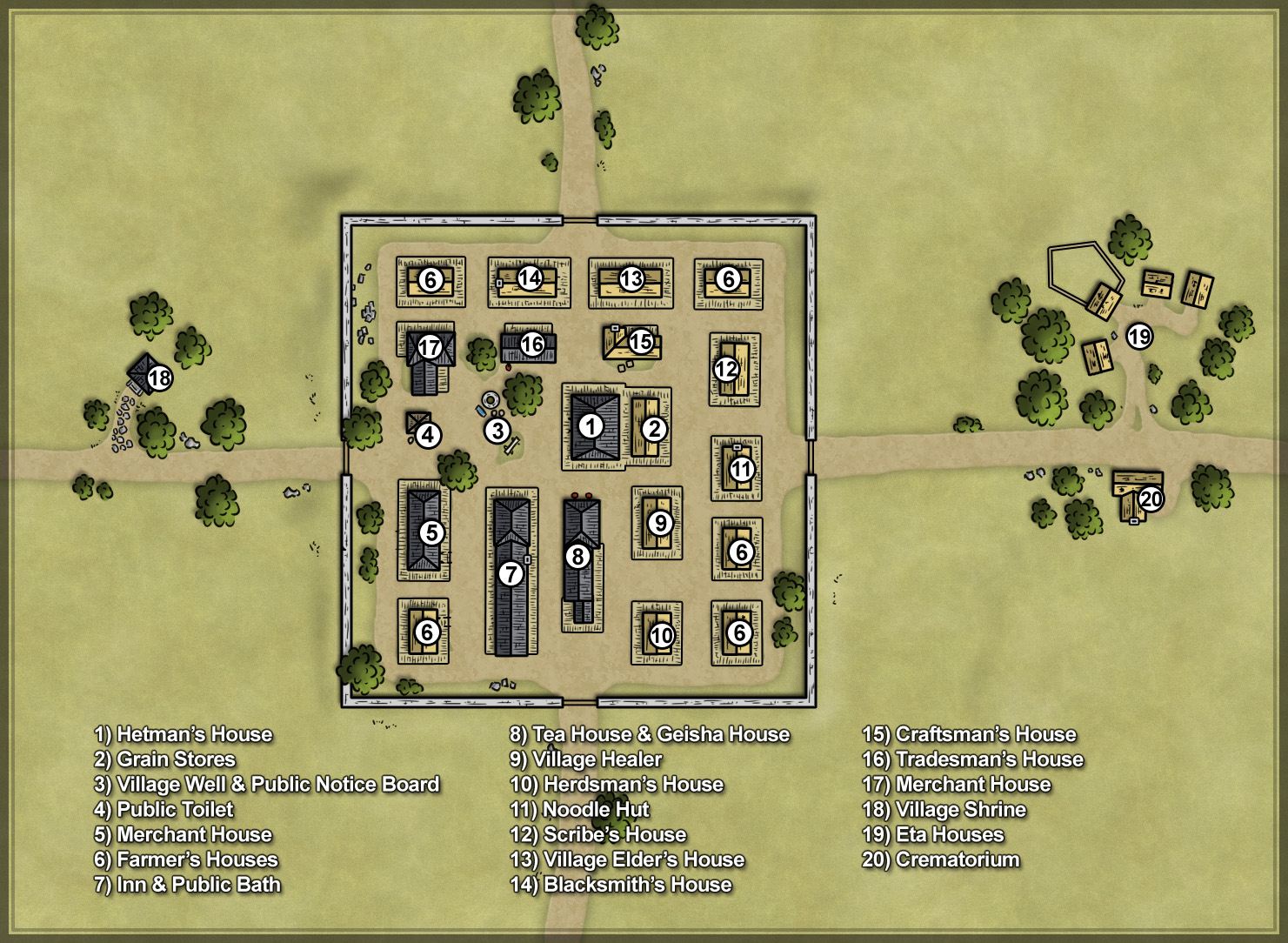Select Blacksmith's House in the legend
1288x943 pixels.
tap(620, 885)
